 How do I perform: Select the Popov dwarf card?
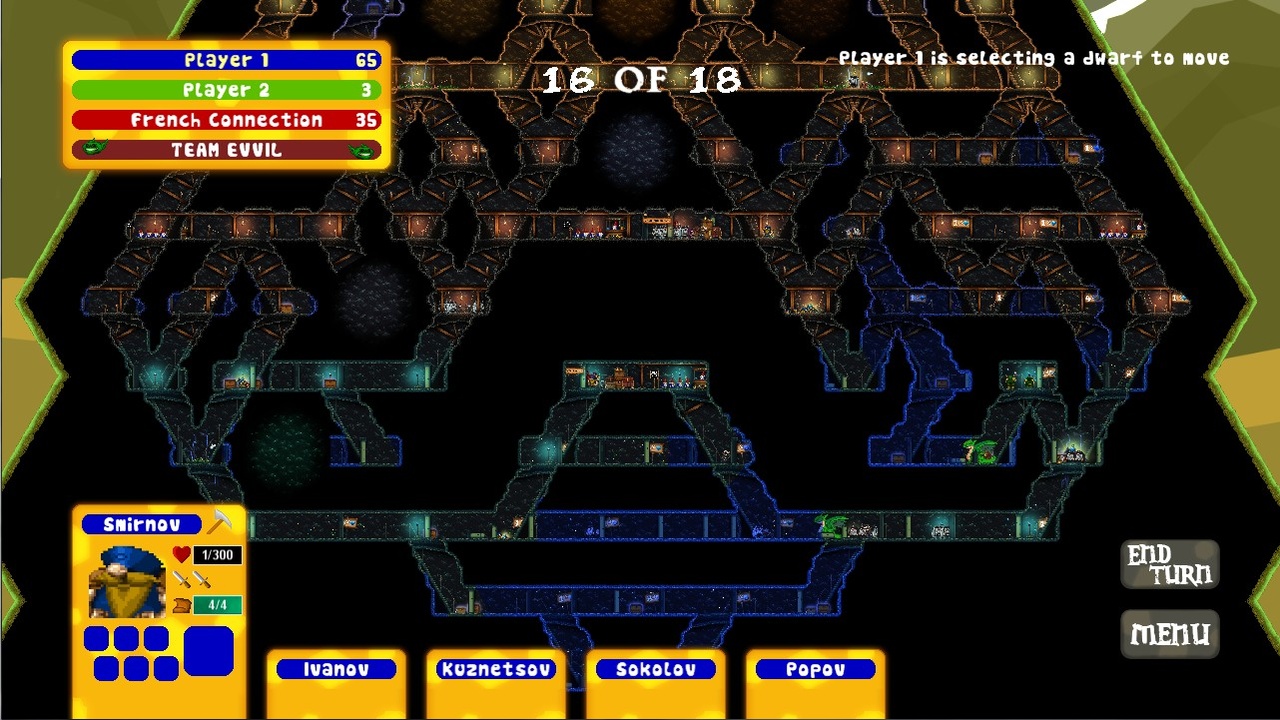coord(814,669)
